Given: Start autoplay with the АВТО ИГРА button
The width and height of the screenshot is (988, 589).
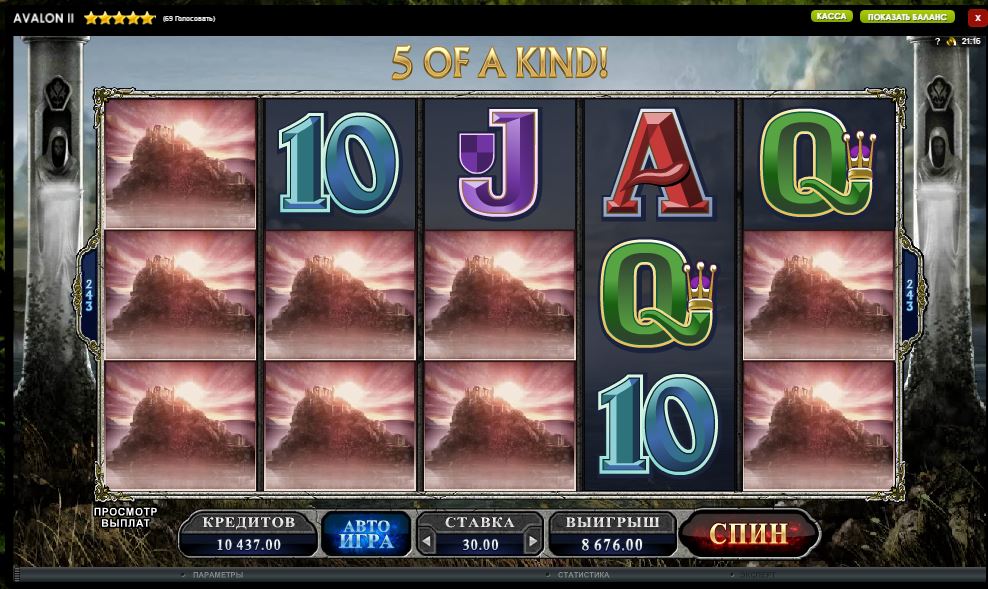Looking at the screenshot, I should click(x=365, y=534).
